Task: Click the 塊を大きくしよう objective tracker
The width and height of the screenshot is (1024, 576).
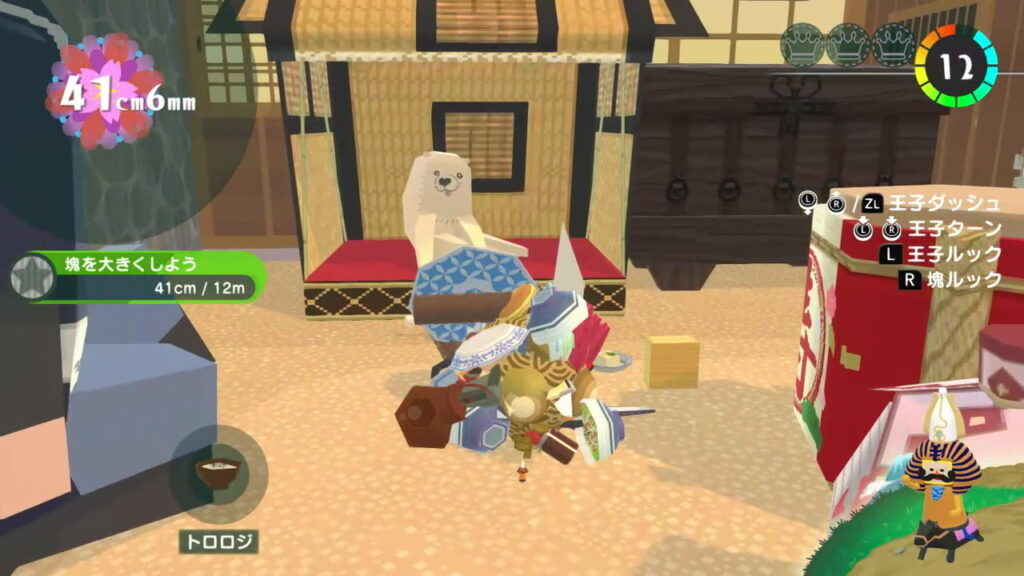Action: 150,277
